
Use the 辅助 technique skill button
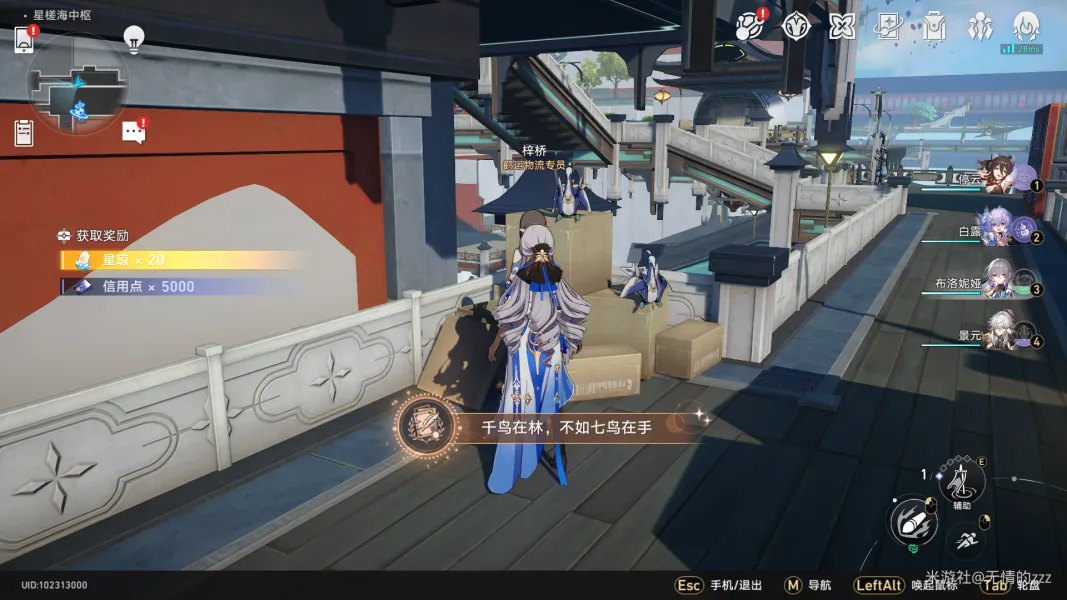pyautogui.click(x=961, y=483)
